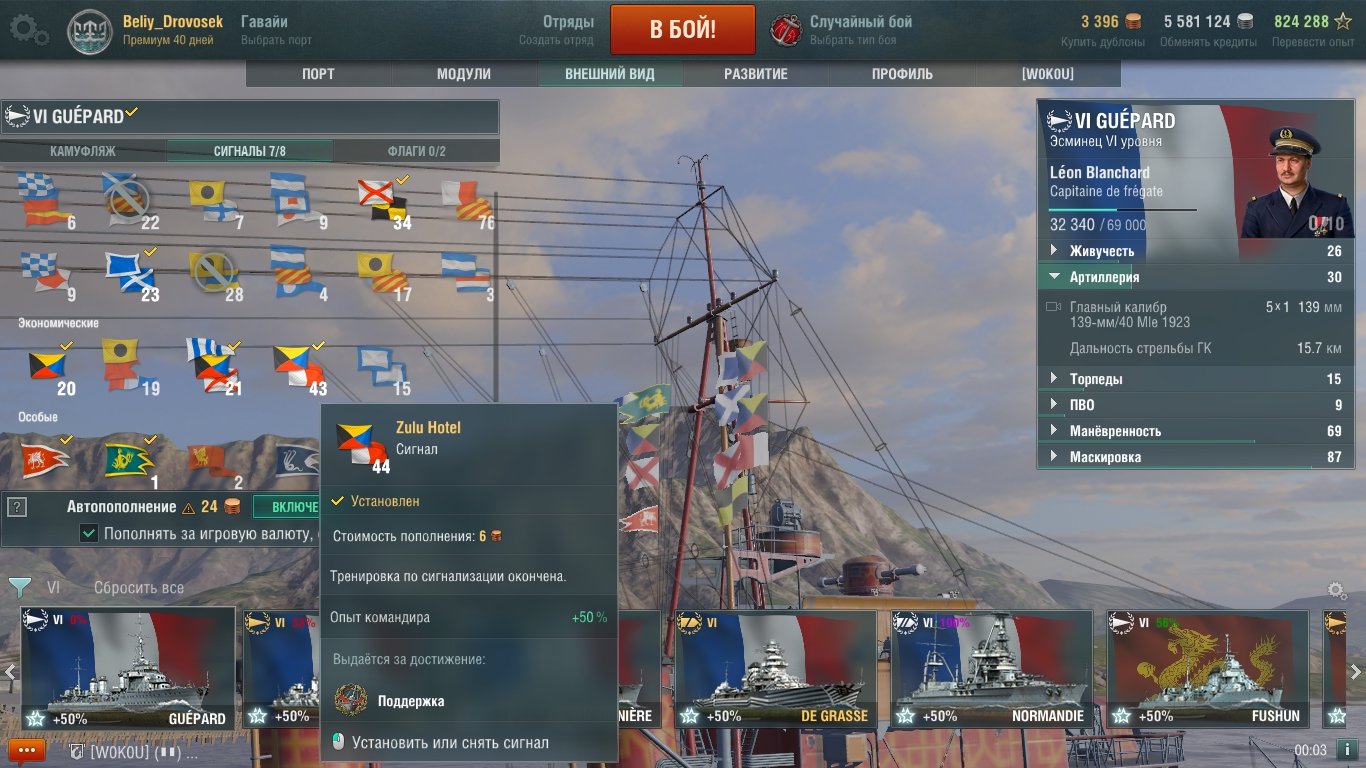Choose the Normandie ship in carousel
Image resolution: width=1366 pixels, height=768 pixels.
point(991,668)
